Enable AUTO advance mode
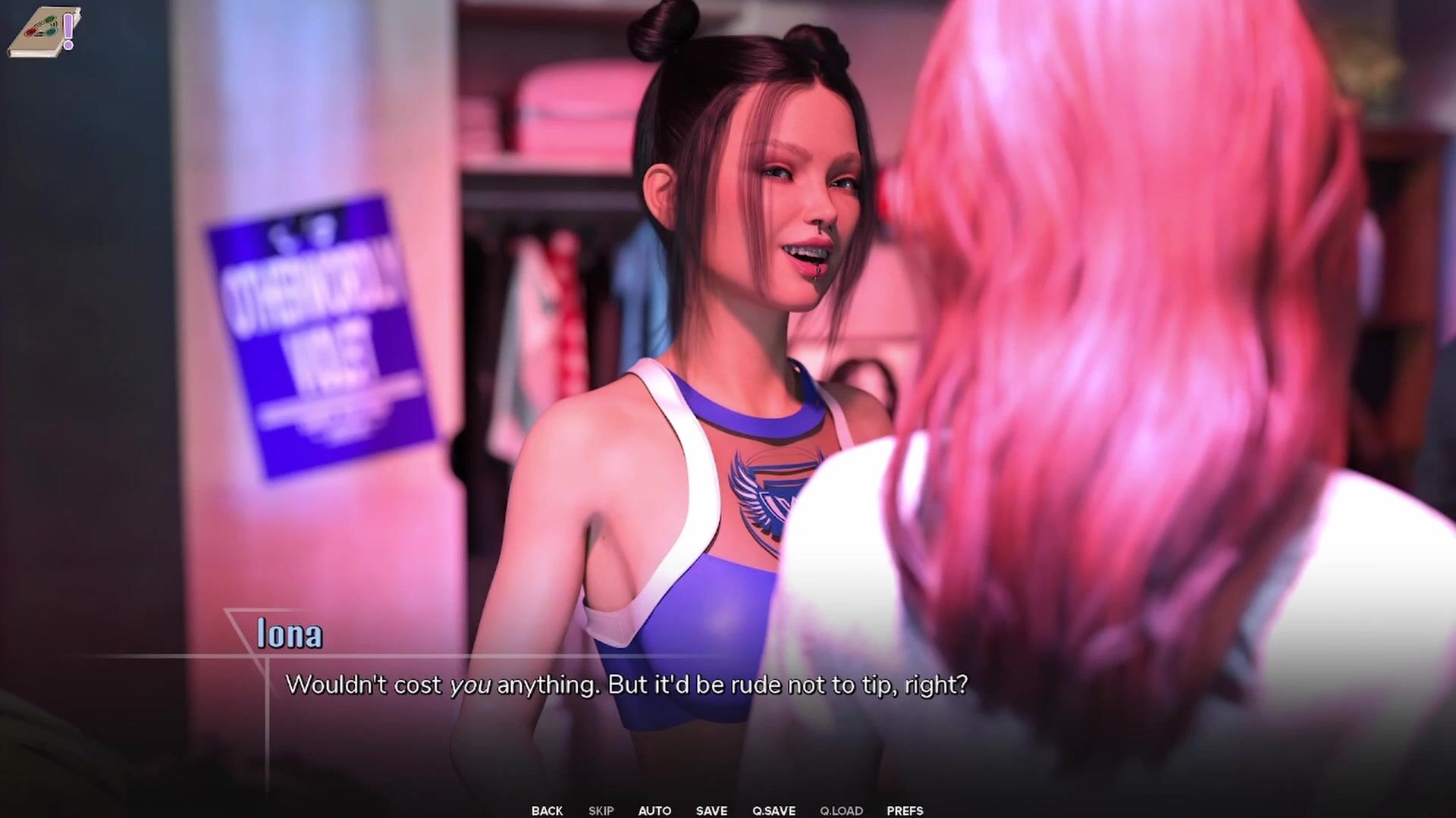This screenshot has height=818, width=1456. point(654,810)
